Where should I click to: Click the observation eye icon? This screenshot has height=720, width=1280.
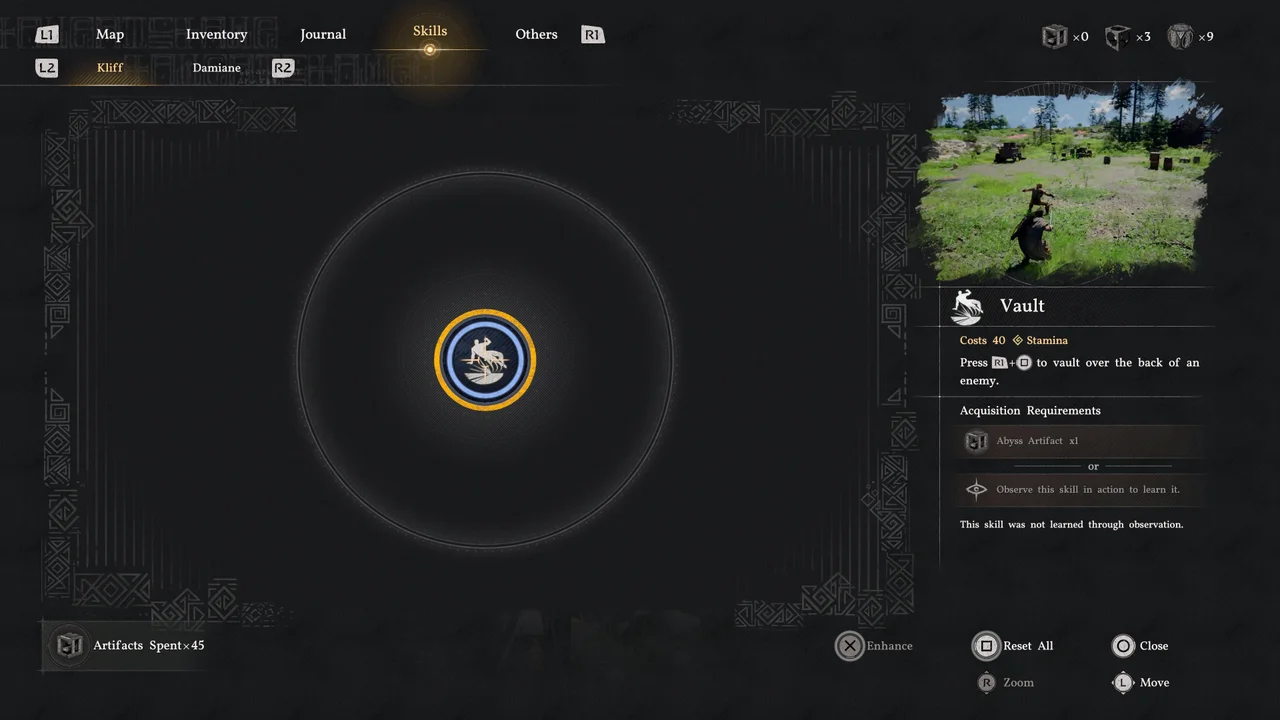pos(976,489)
